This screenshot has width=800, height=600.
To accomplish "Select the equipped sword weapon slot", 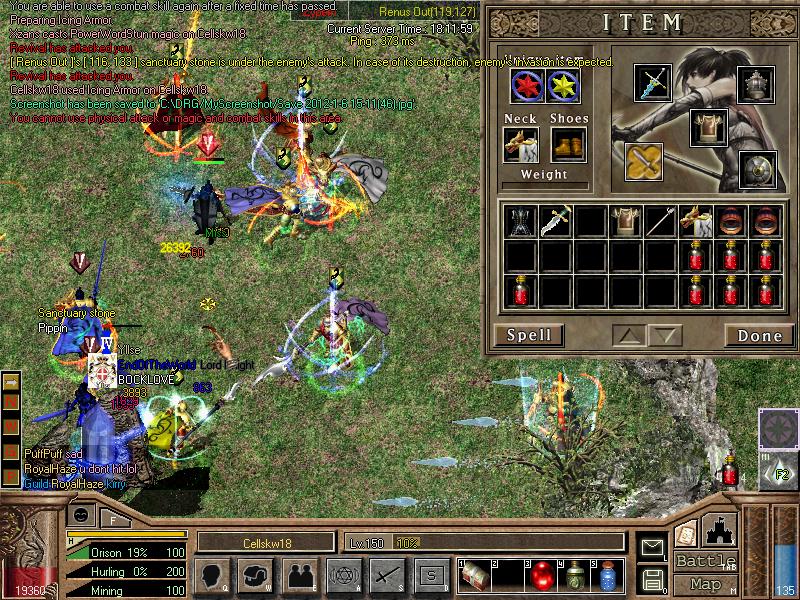I will pyautogui.click(x=655, y=83).
